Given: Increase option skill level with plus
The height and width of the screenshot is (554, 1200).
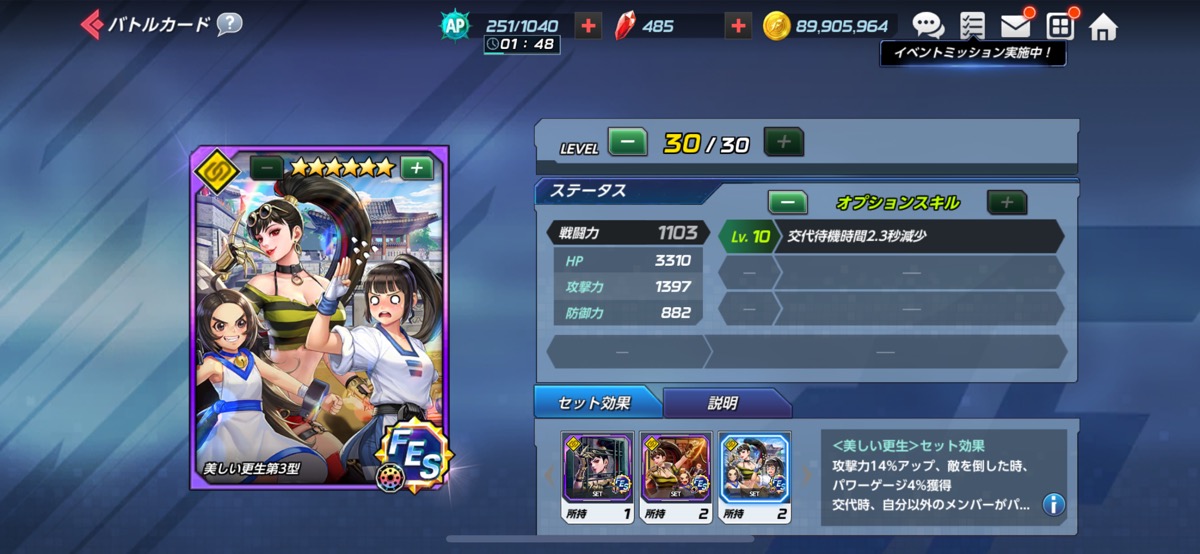Looking at the screenshot, I should pos(1006,202).
